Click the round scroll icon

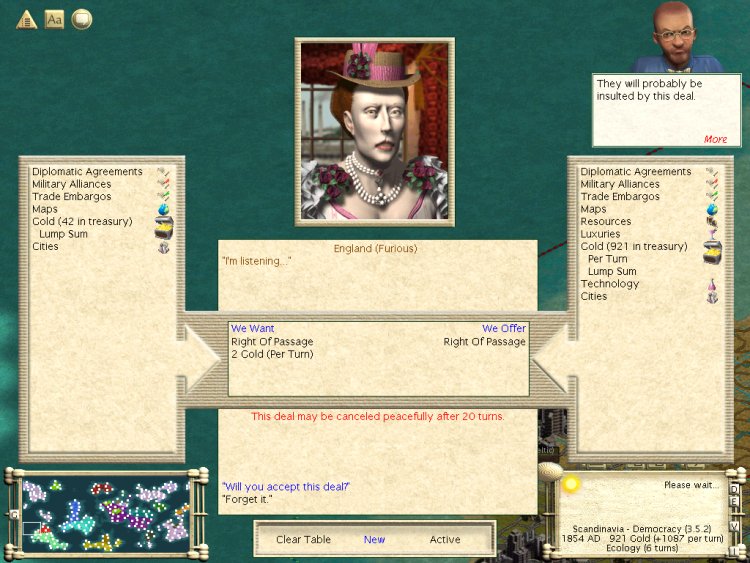(81, 19)
